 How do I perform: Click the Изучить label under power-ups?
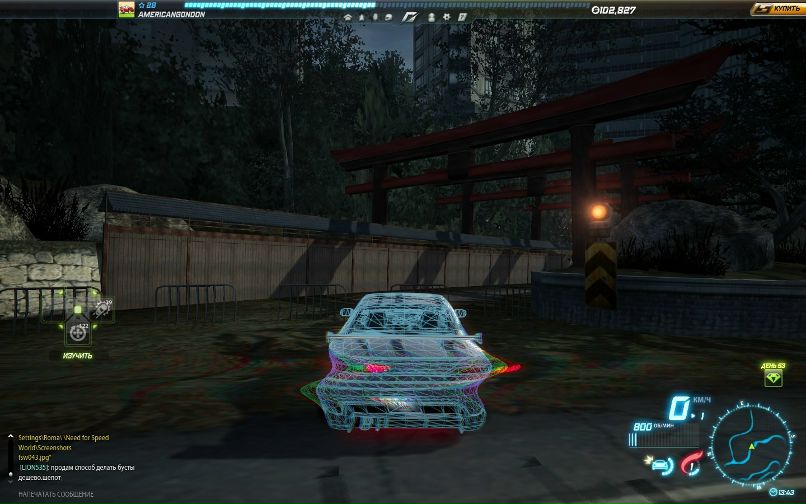(78, 355)
